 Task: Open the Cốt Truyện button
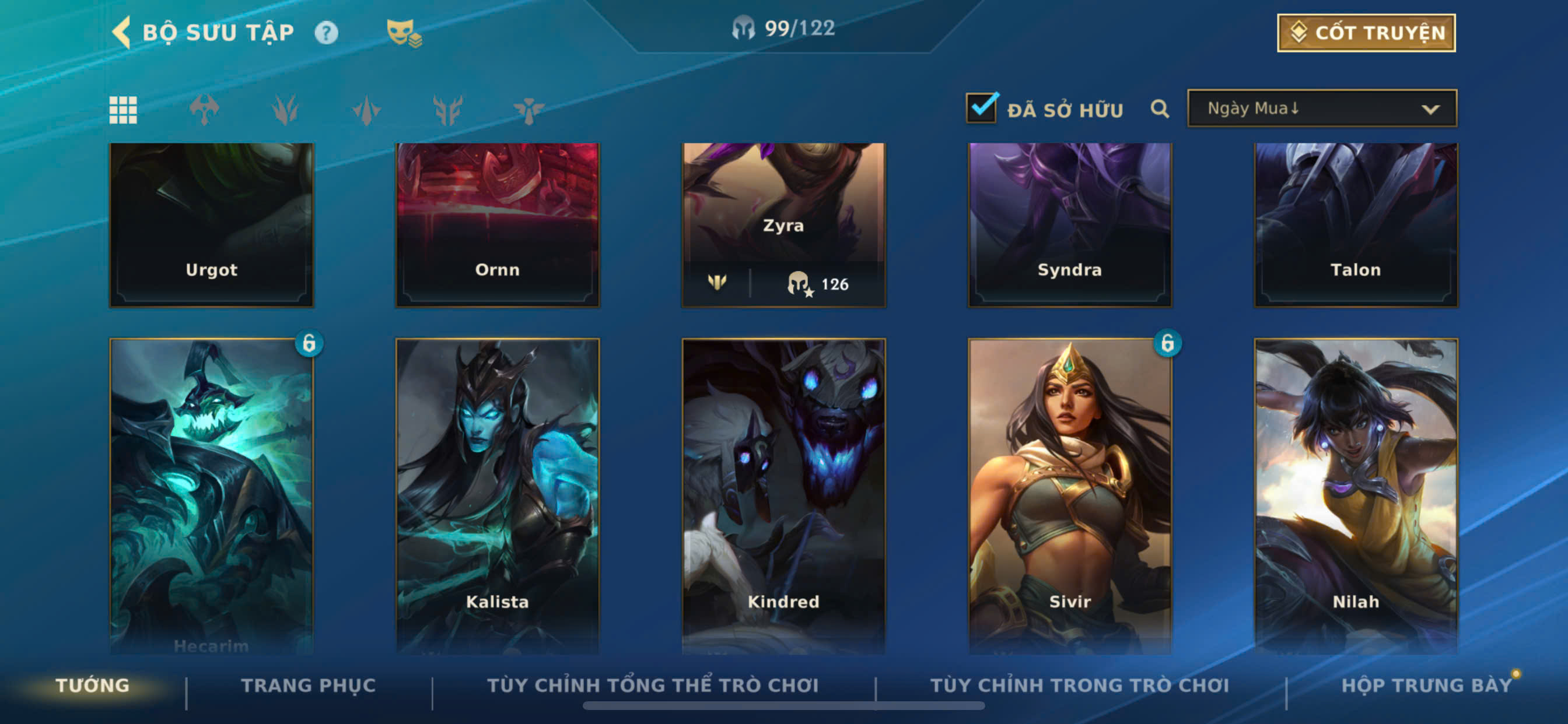coord(1366,33)
